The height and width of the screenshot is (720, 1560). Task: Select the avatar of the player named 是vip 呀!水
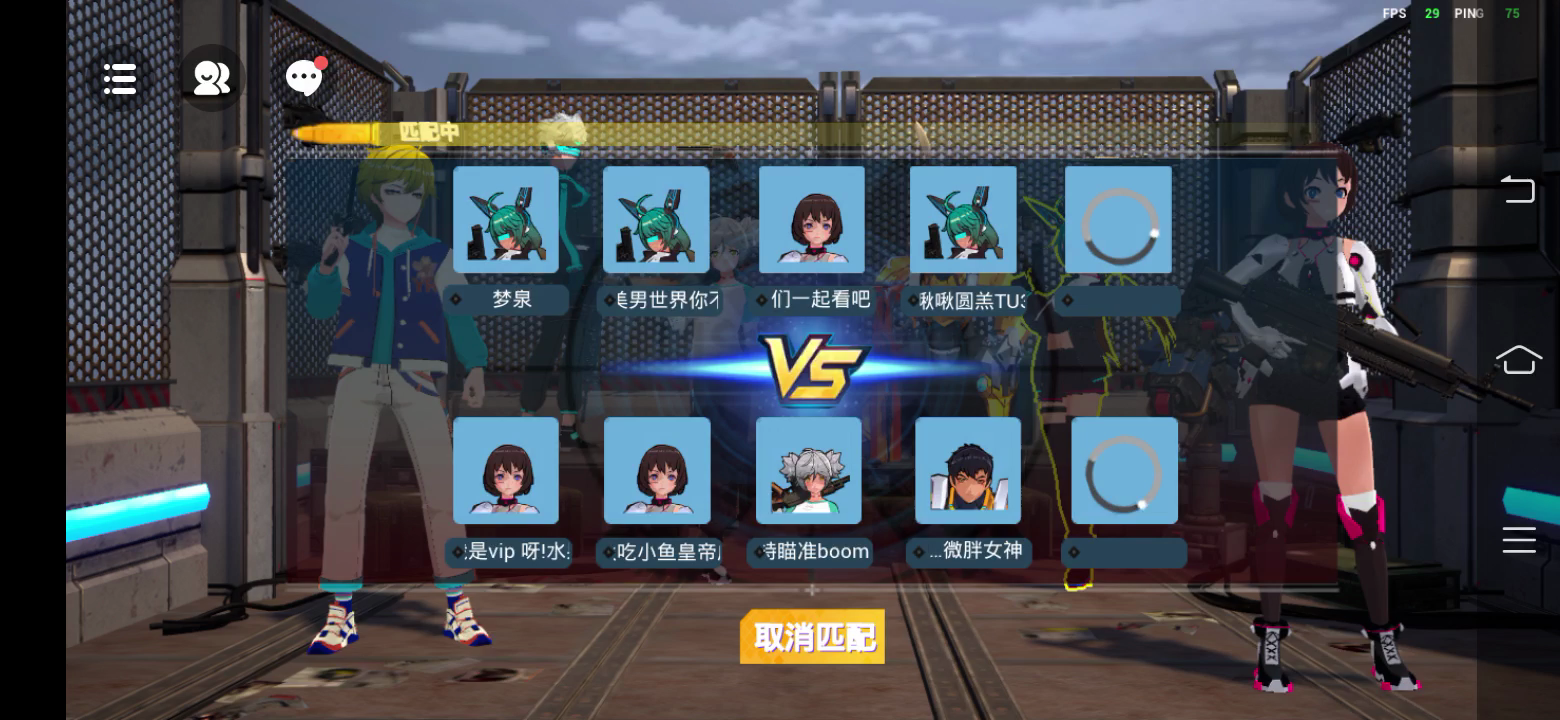[x=506, y=470]
